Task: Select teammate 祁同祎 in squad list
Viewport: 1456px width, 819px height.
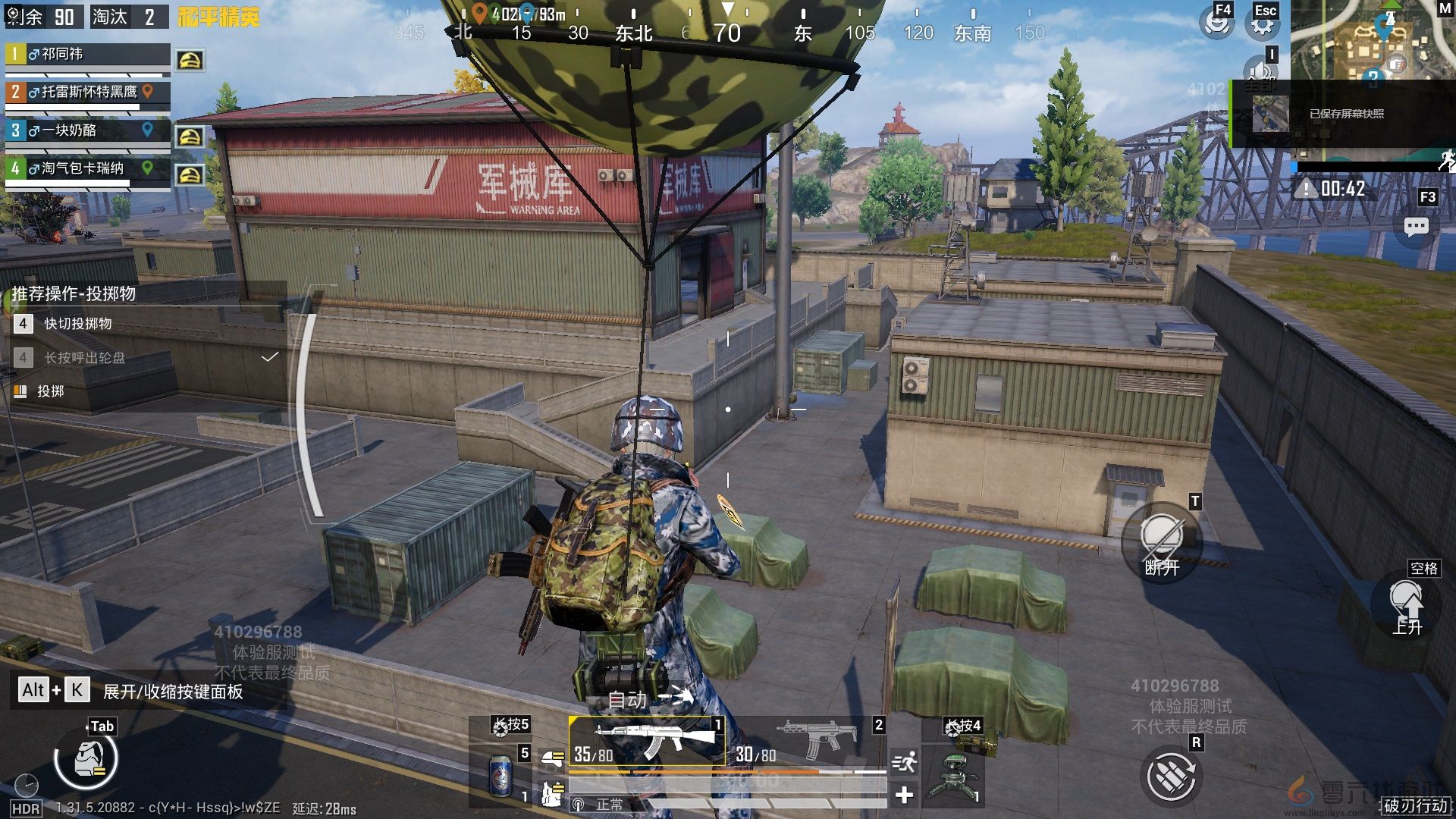Action: click(87, 55)
